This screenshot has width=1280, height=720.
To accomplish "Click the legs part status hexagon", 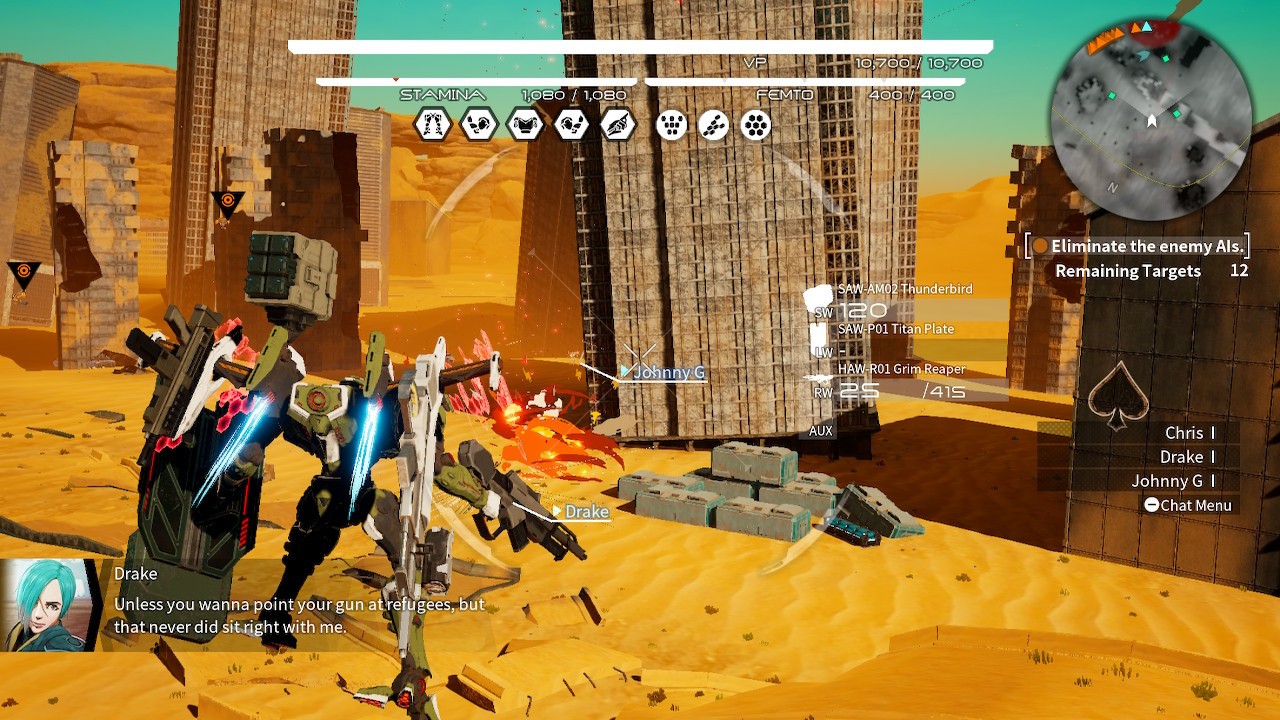I will [x=433, y=125].
